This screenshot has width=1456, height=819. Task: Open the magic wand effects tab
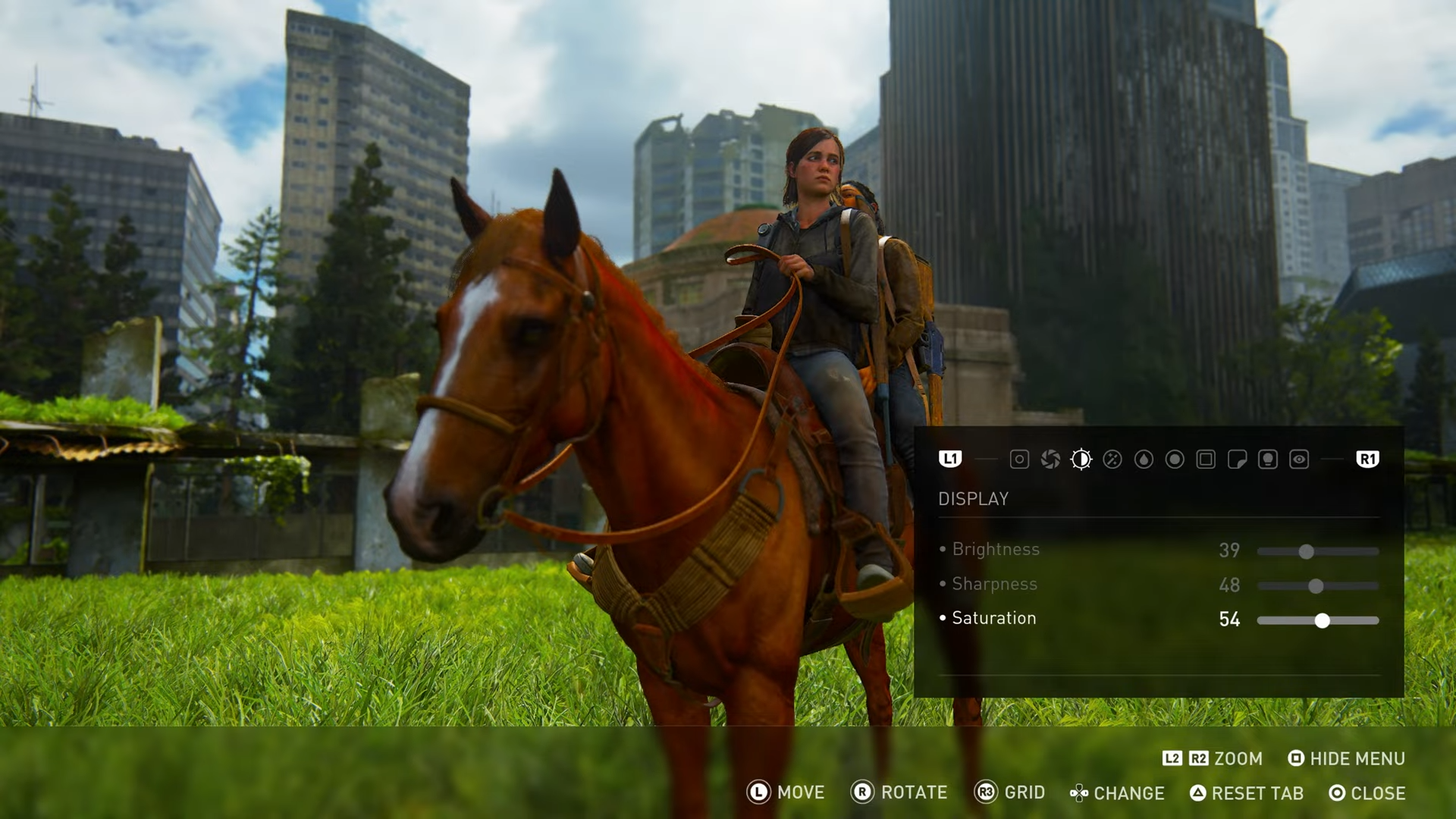pyautogui.click(x=1112, y=460)
